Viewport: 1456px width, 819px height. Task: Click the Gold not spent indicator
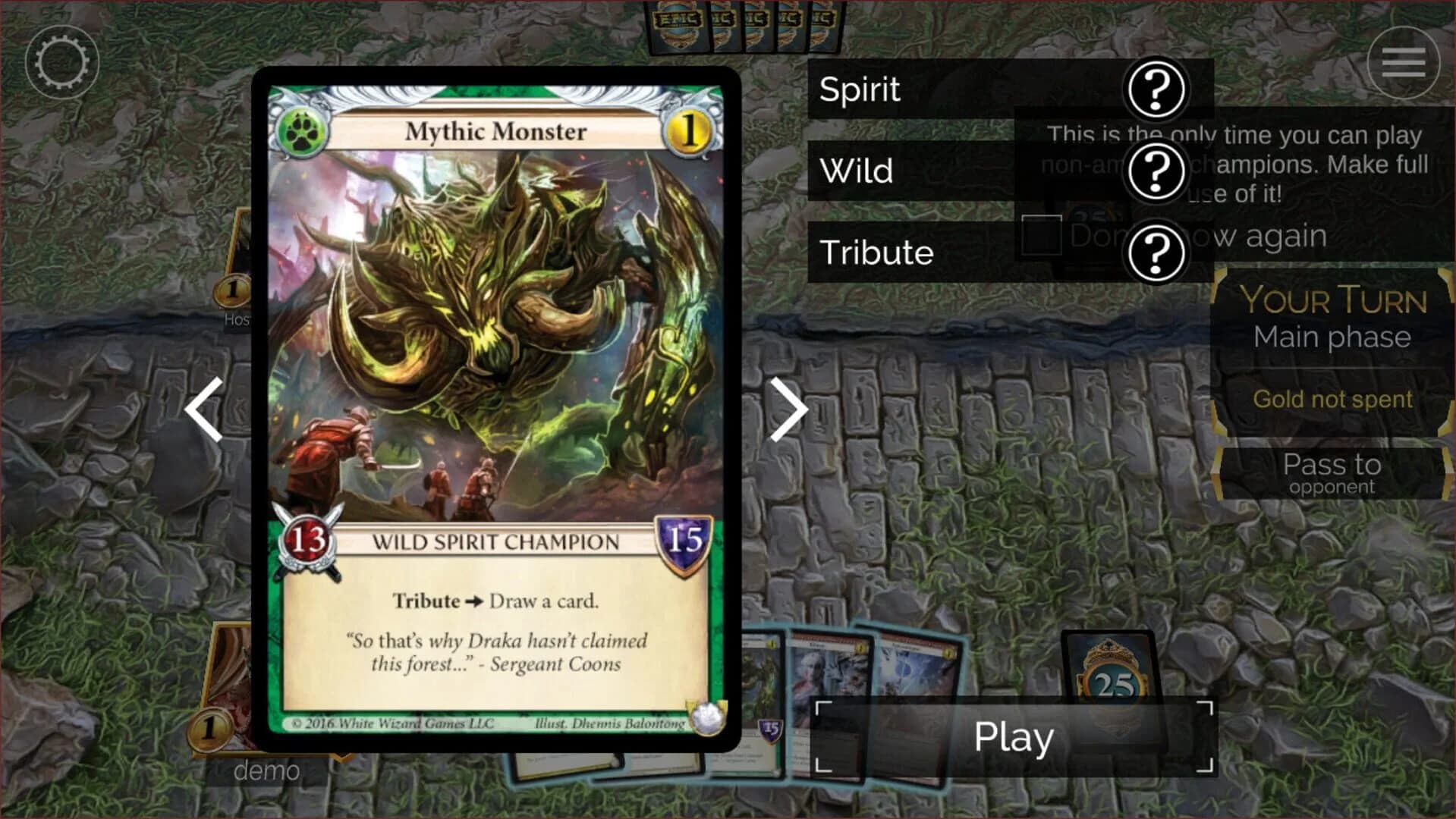pyautogui.click(x=1332, y=400)
